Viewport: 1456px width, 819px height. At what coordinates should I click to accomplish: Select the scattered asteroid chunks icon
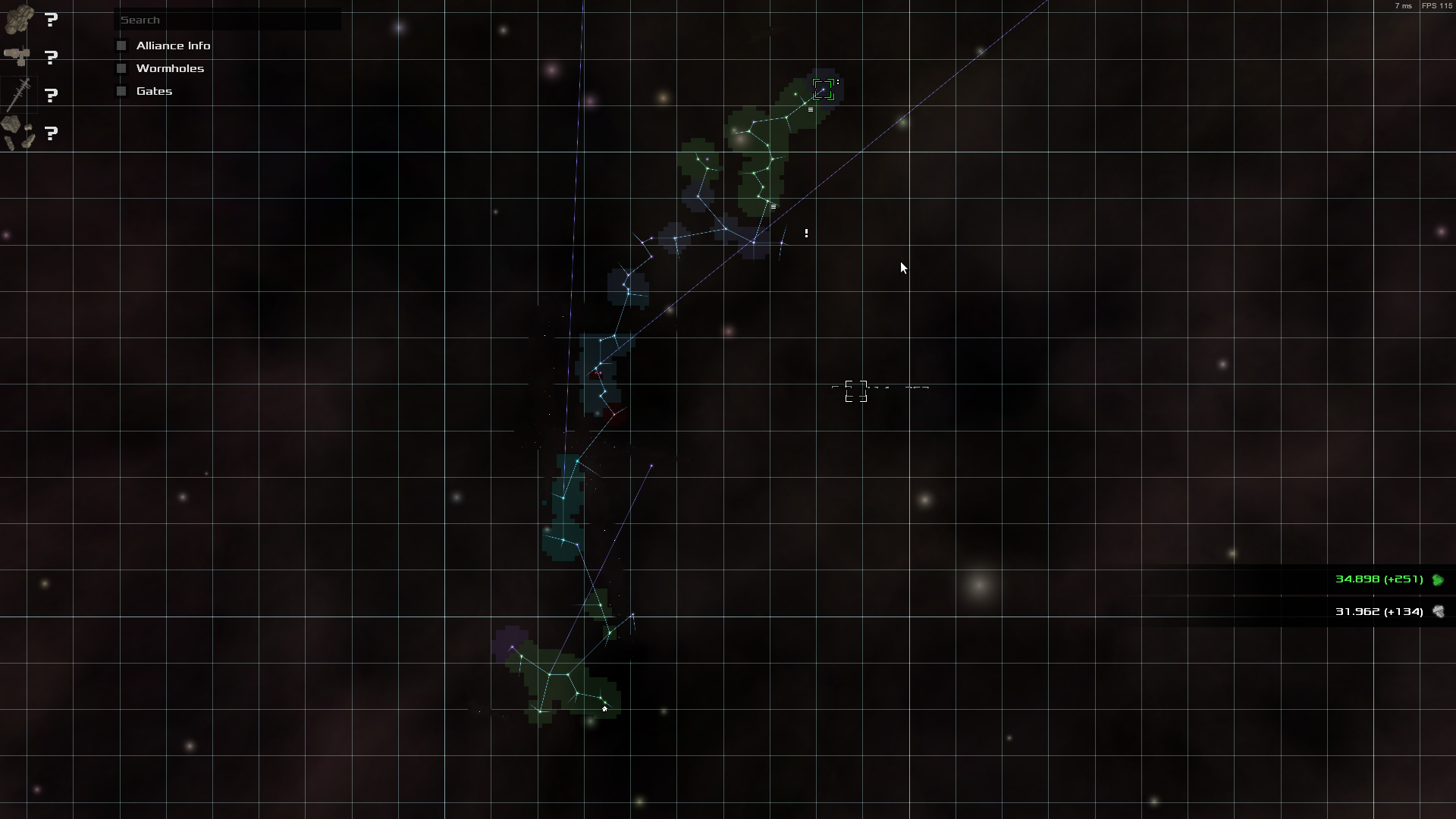19,133
